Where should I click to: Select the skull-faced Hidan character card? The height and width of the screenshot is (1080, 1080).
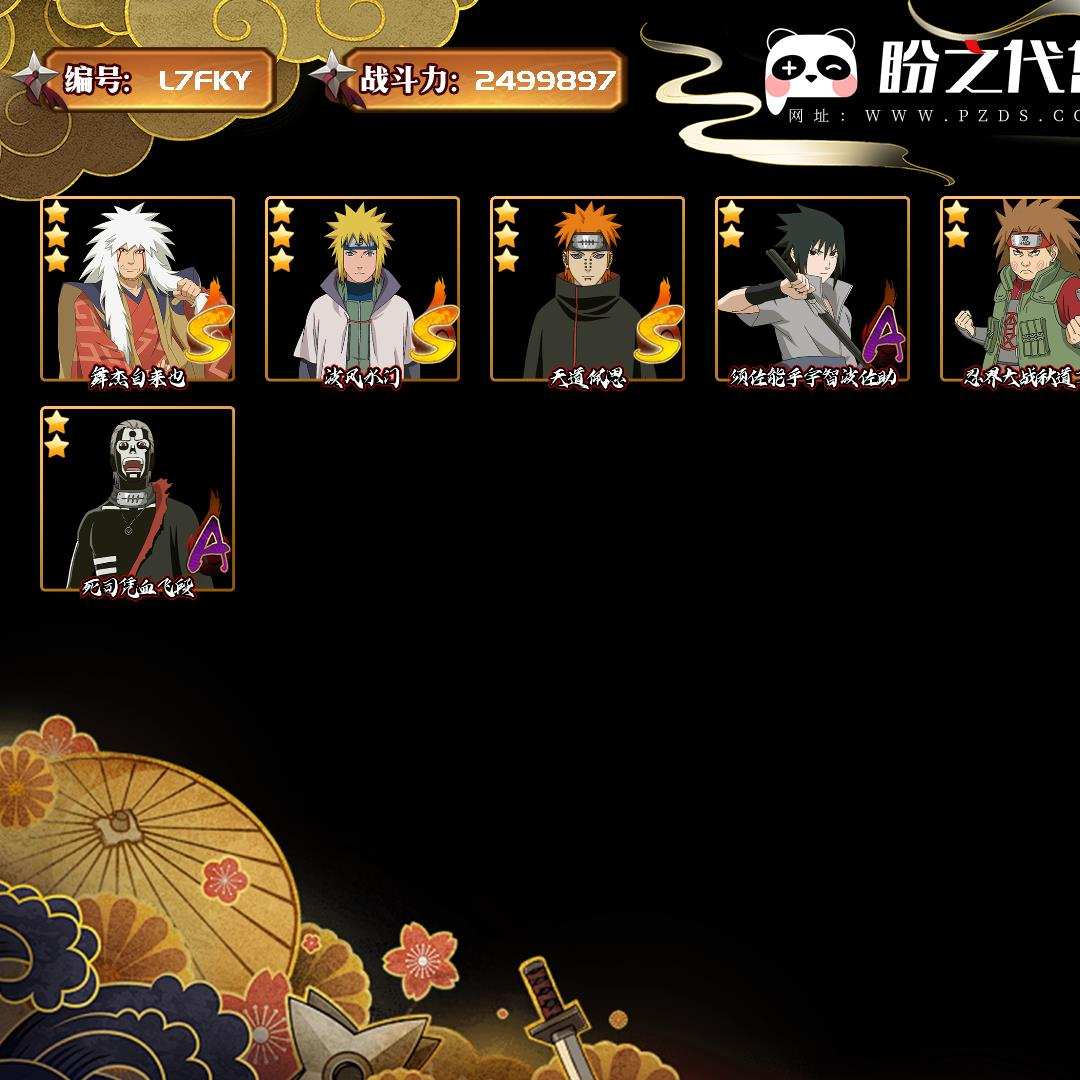coord(137,499)
